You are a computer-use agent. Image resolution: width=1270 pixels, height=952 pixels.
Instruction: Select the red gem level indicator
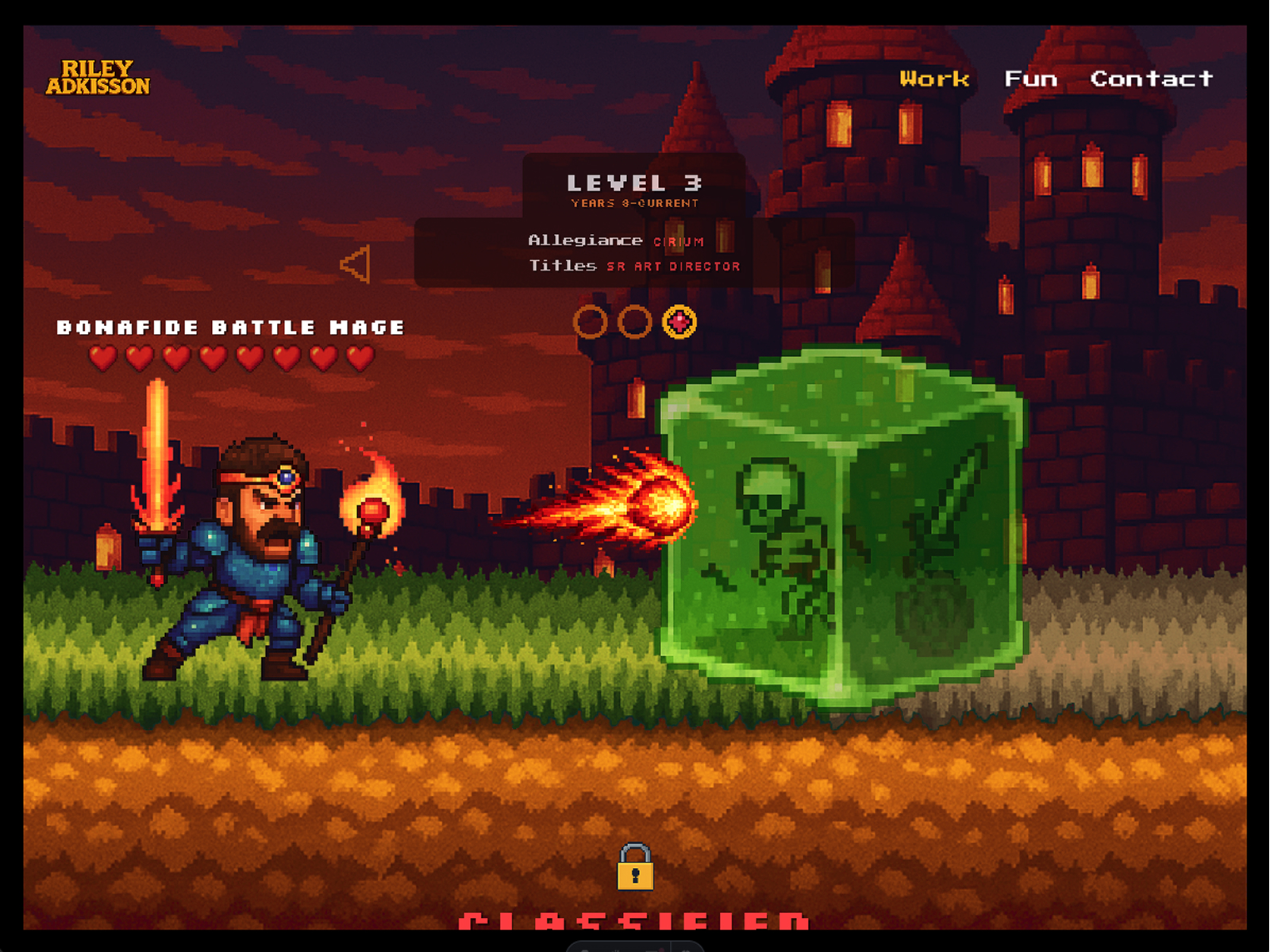(679, 322)
